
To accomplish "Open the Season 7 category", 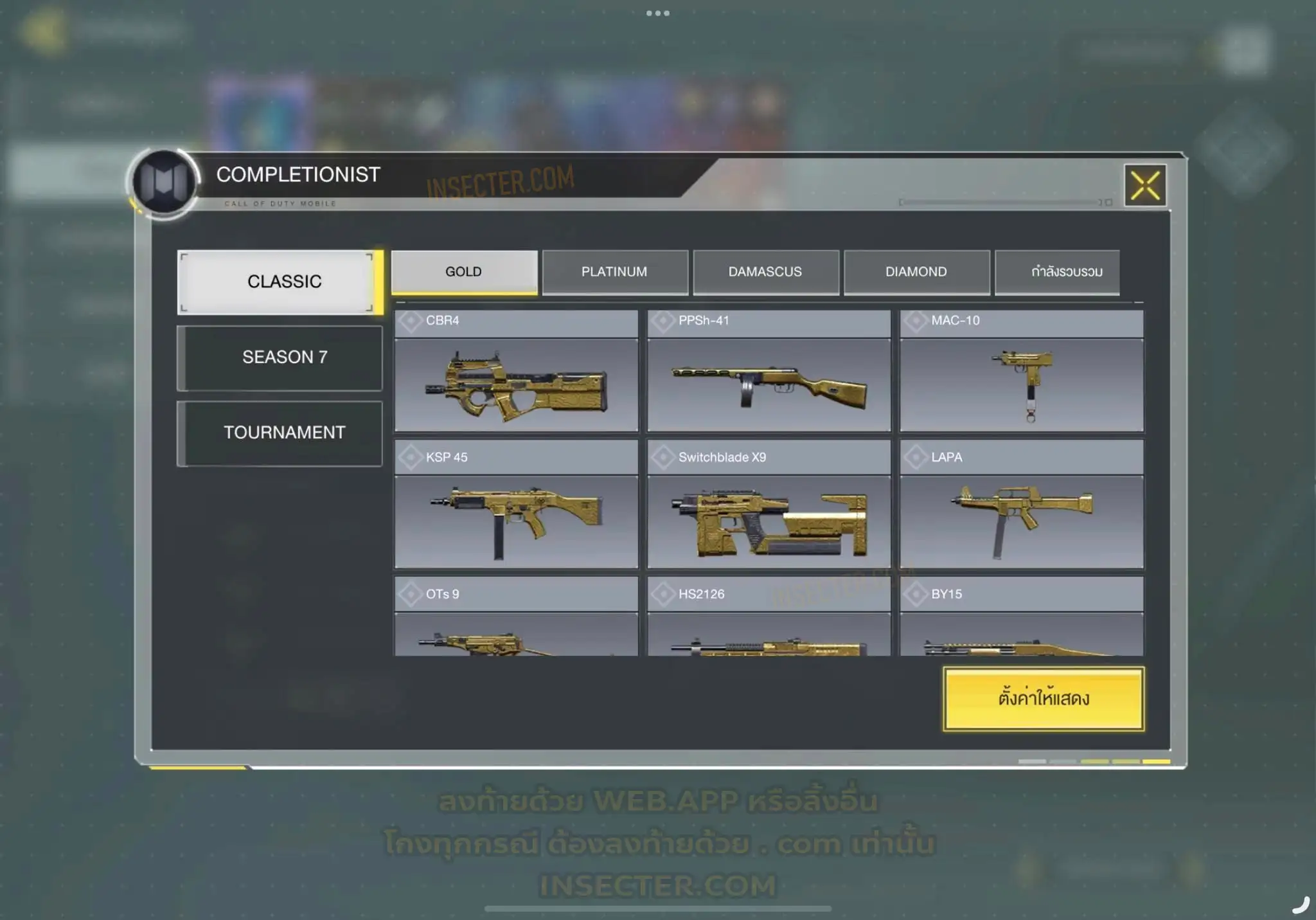I will (280, 357).
